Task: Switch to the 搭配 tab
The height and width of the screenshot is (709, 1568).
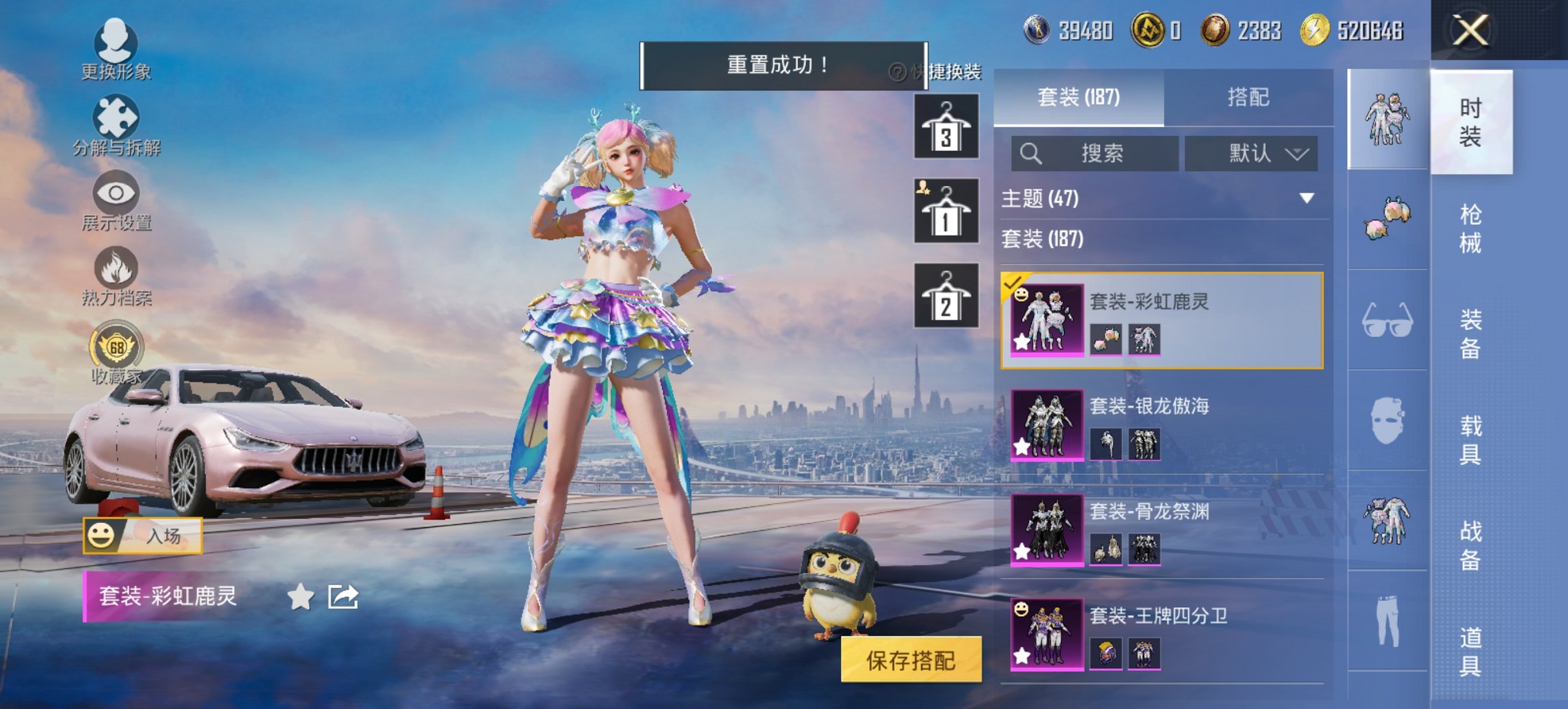Action: [x=1250, y=98]
